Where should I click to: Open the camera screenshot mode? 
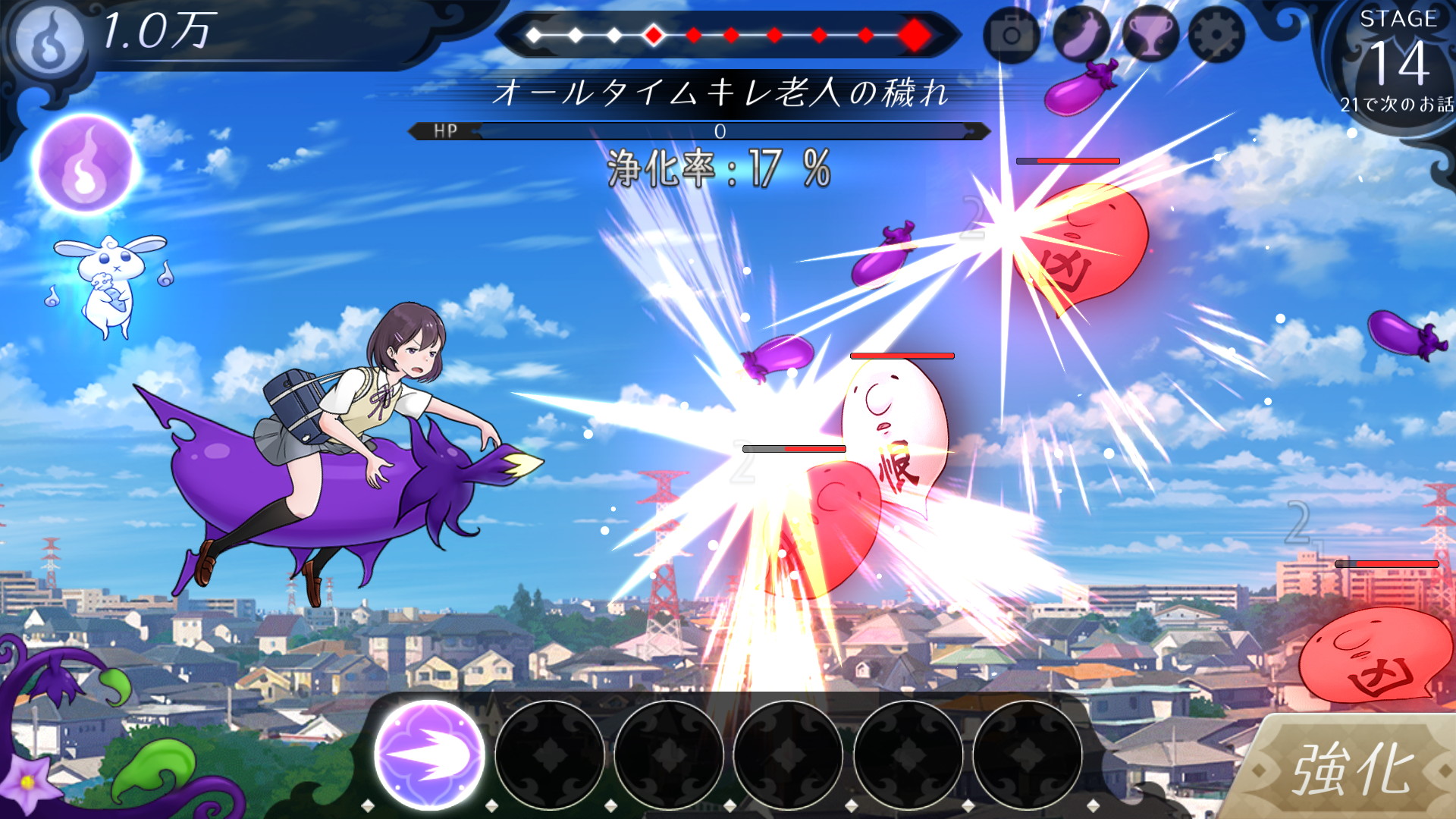coord(1011,35)
